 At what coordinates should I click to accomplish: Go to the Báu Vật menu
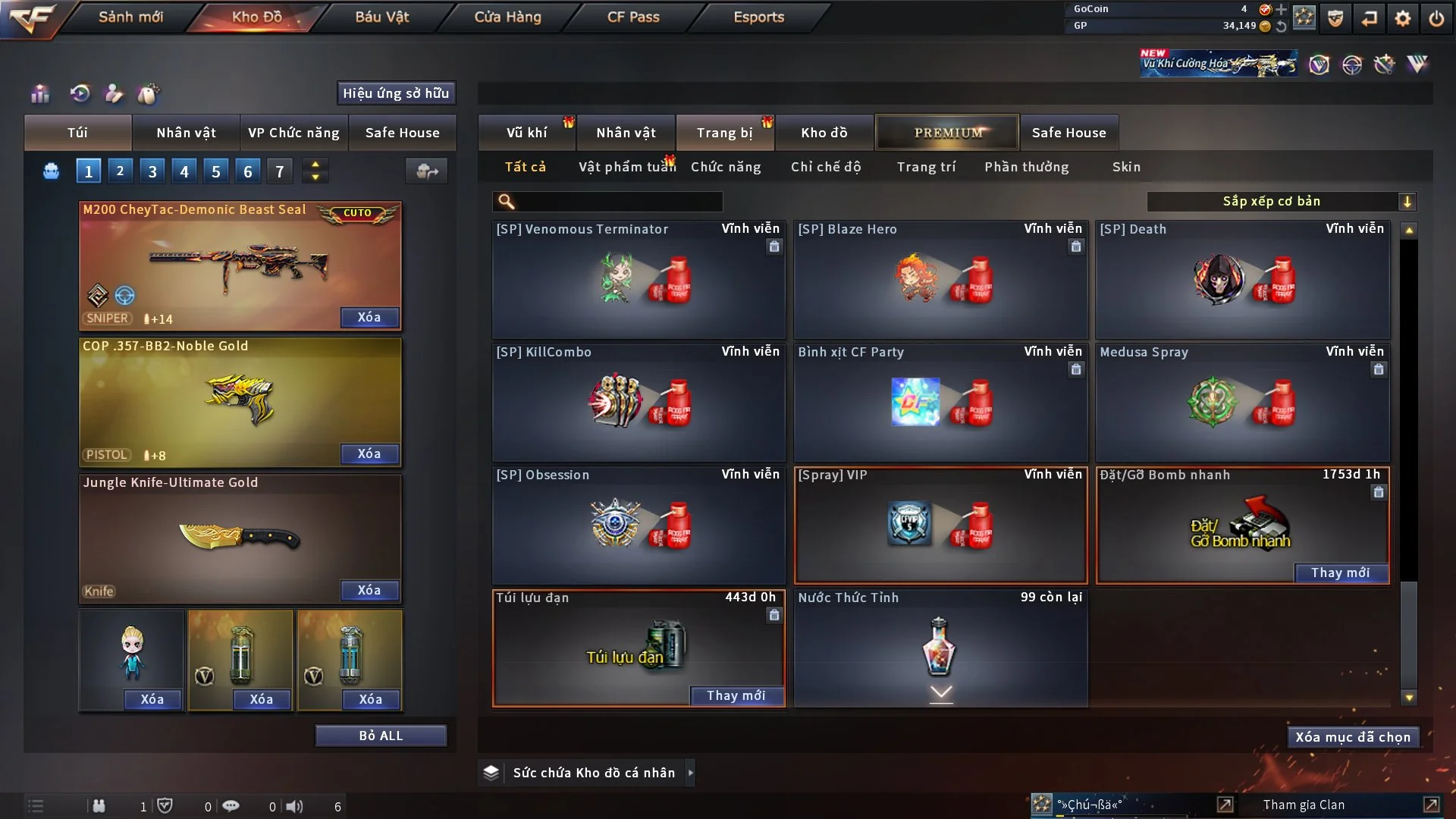381,17
